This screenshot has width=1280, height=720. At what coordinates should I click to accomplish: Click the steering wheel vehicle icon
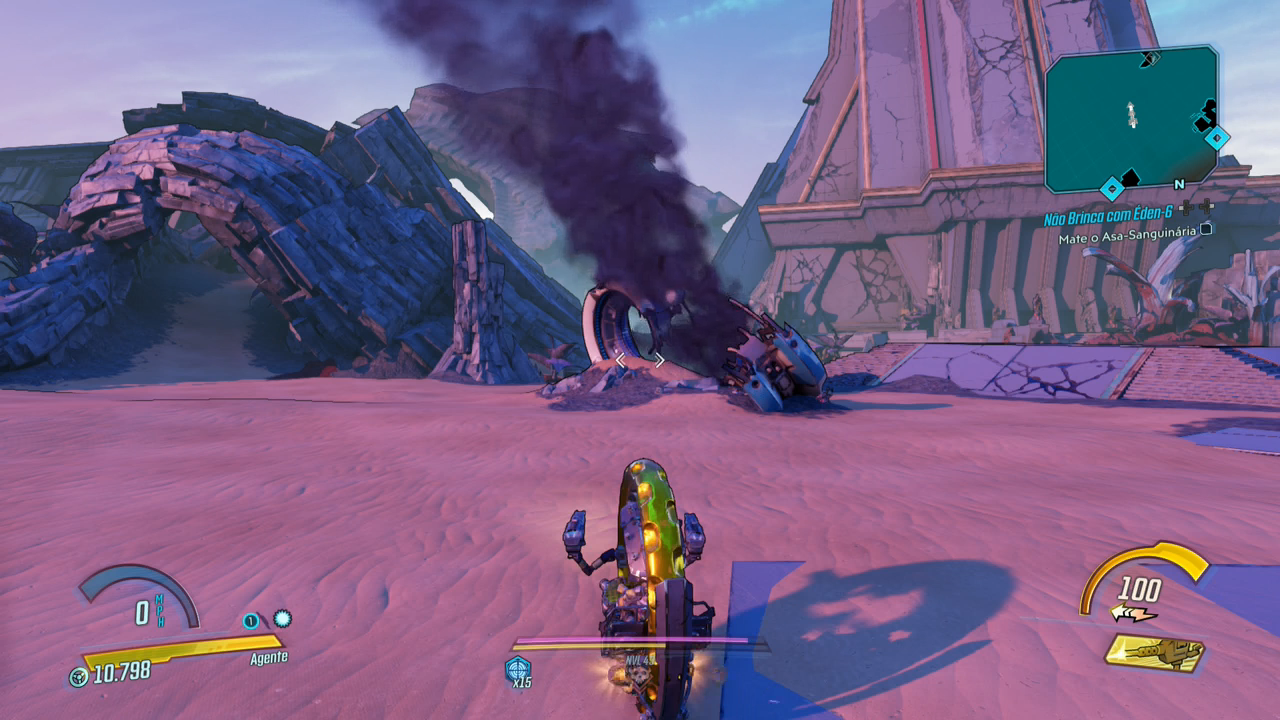click(78, 677)
